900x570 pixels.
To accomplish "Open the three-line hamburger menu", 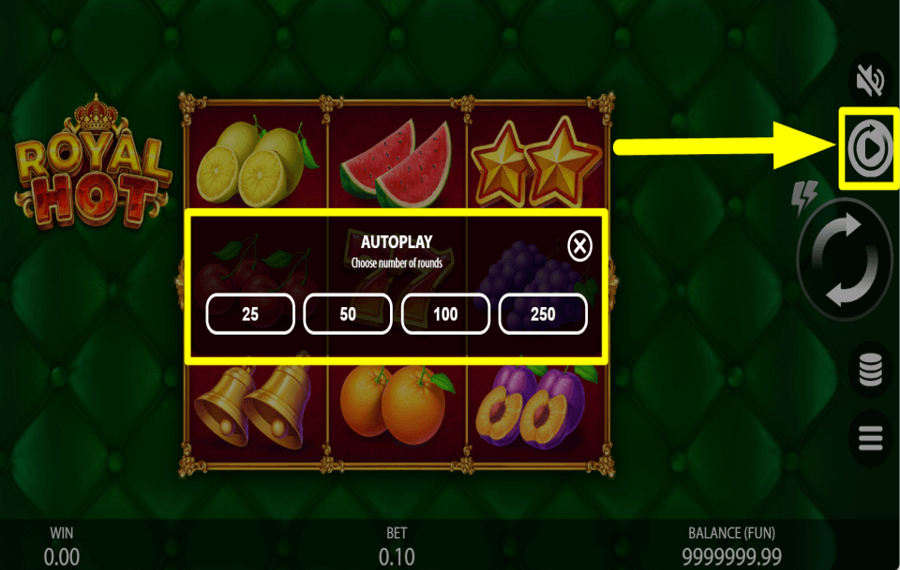I will click(x=869, y=437).
